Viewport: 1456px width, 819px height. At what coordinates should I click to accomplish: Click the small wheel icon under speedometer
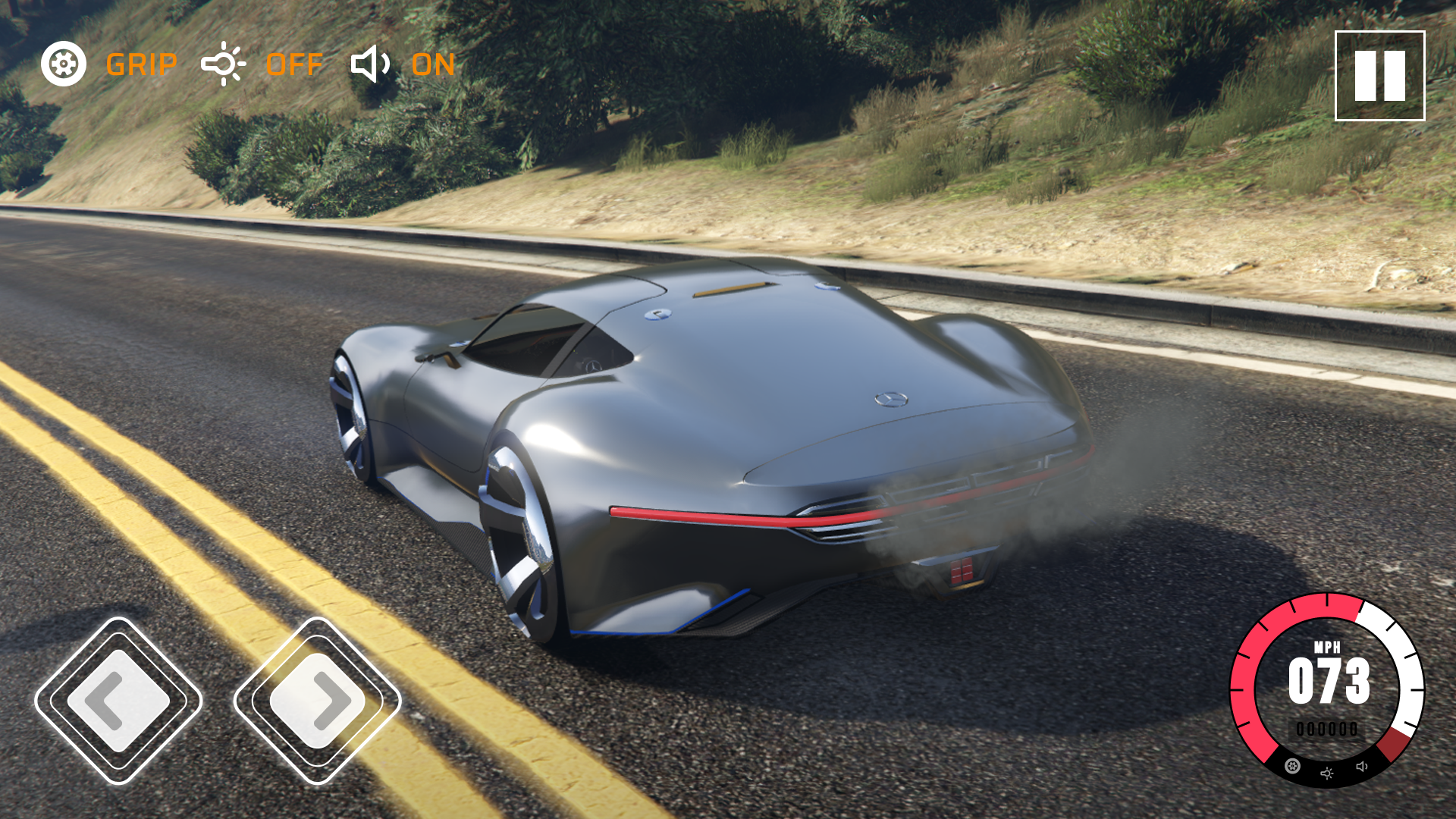(1293, 766)
